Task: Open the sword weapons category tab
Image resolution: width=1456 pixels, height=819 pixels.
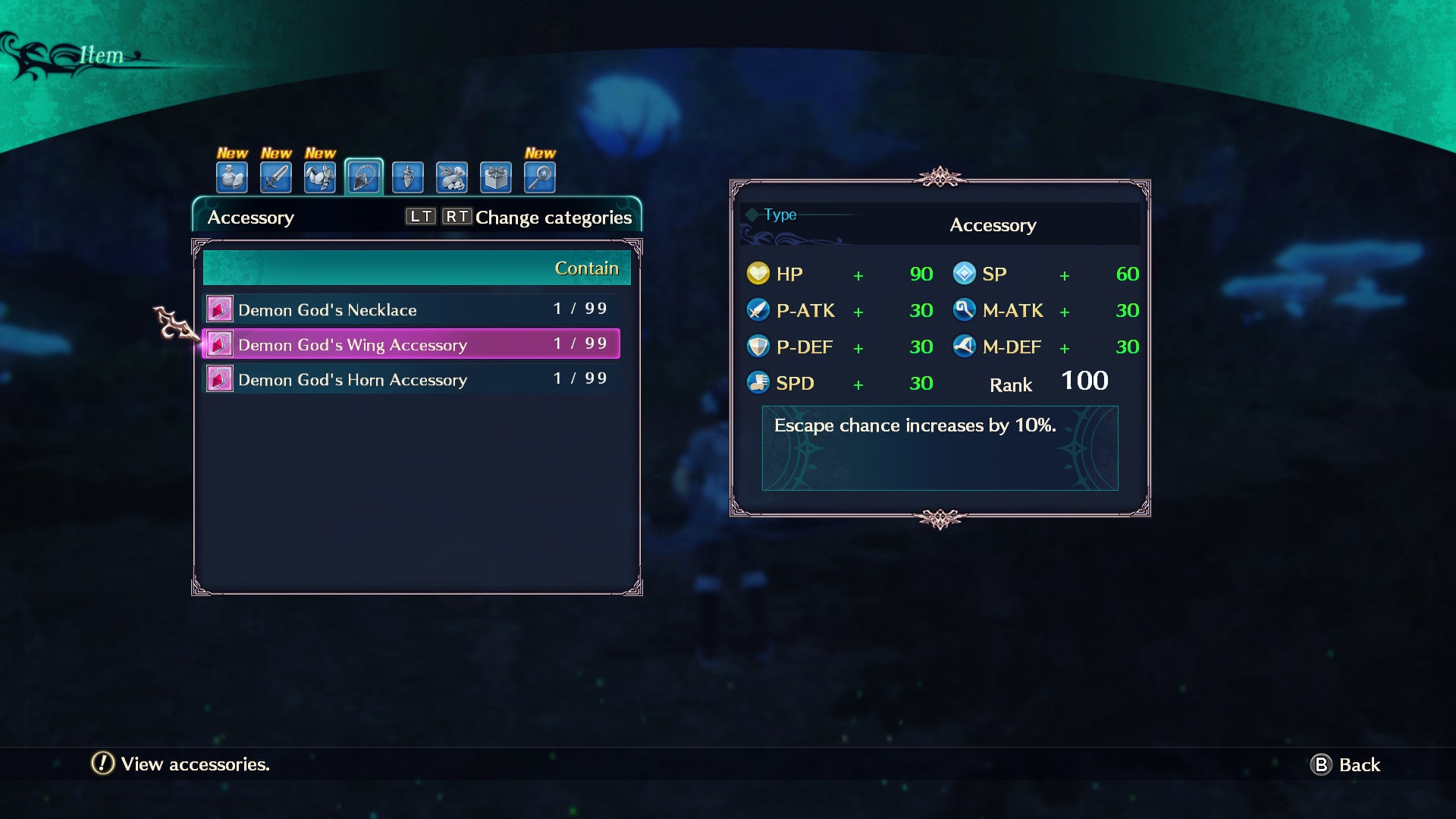Action: coord(276,177)
